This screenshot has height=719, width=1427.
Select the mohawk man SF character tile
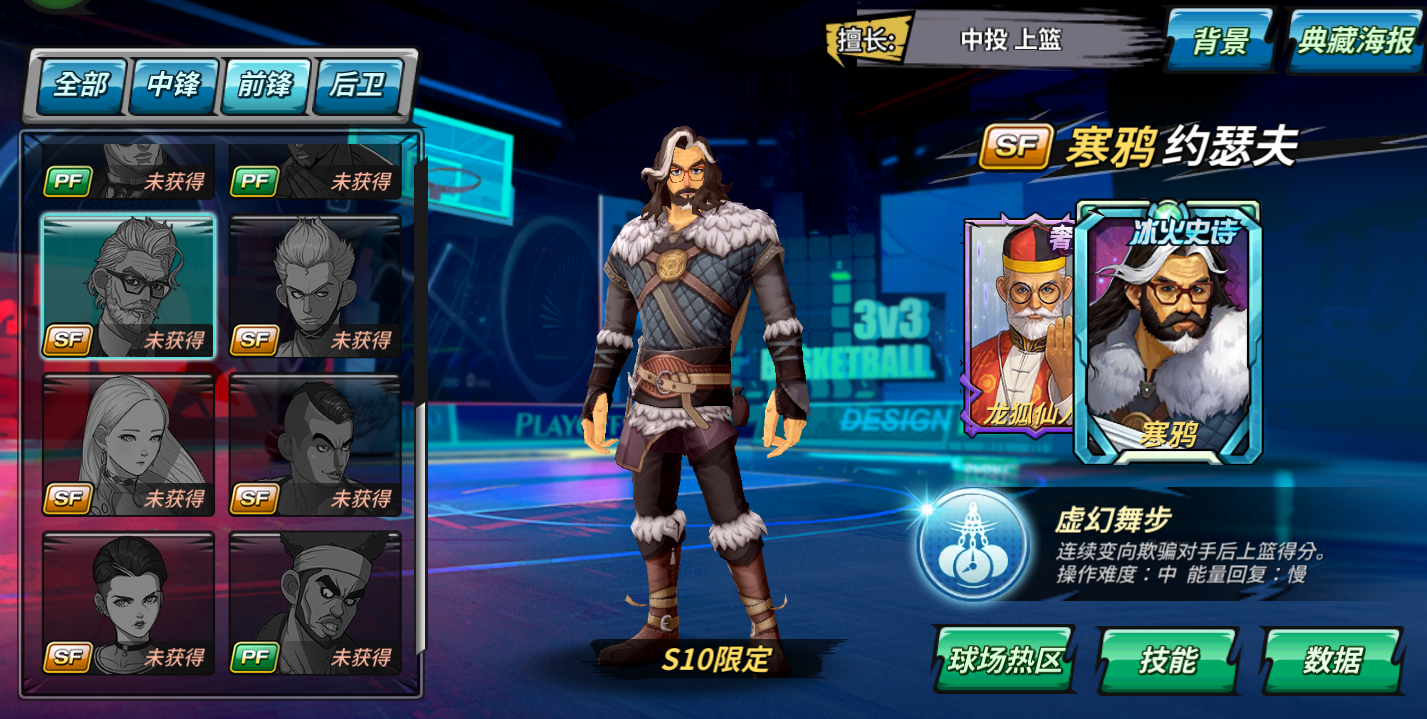(x=315, y=445)
